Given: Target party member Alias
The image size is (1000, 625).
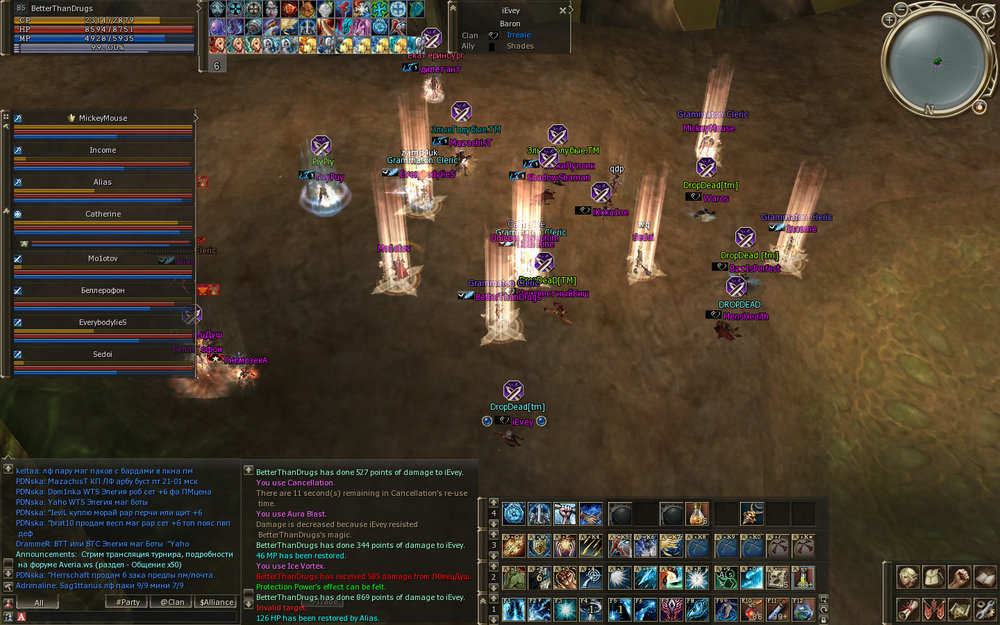Looking at the screenshot, I should tap(103, 182).
